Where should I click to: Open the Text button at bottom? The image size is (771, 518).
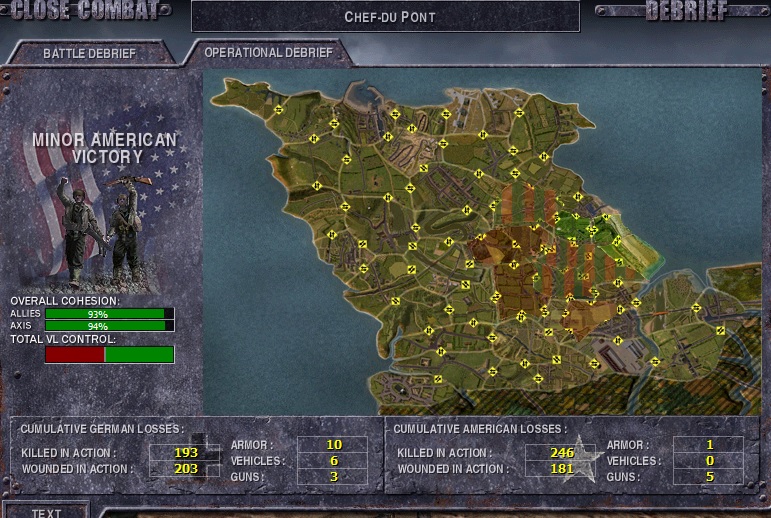click(x=46, y=512)
